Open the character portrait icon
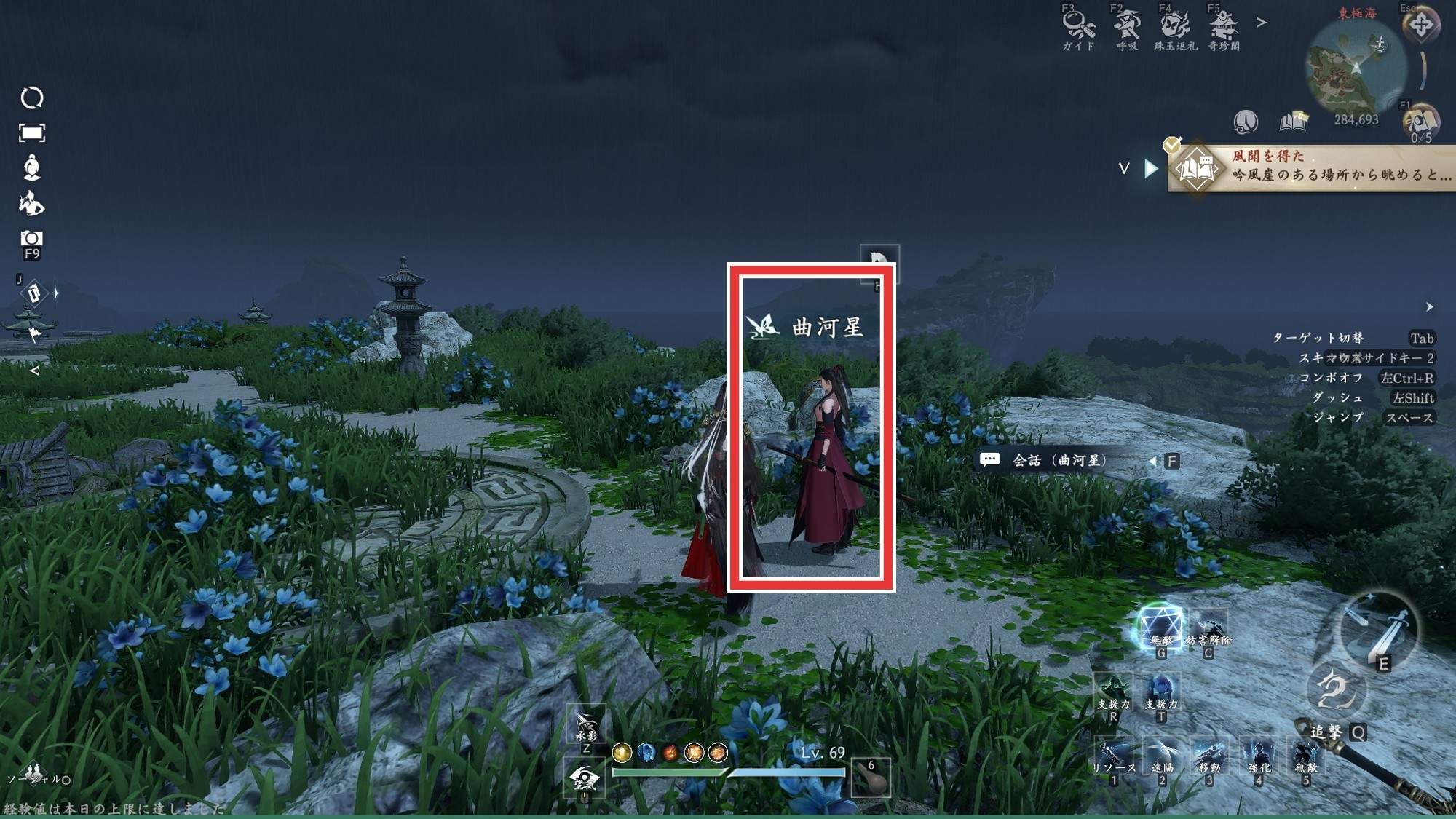1456x819 pixels. (31, 167)
